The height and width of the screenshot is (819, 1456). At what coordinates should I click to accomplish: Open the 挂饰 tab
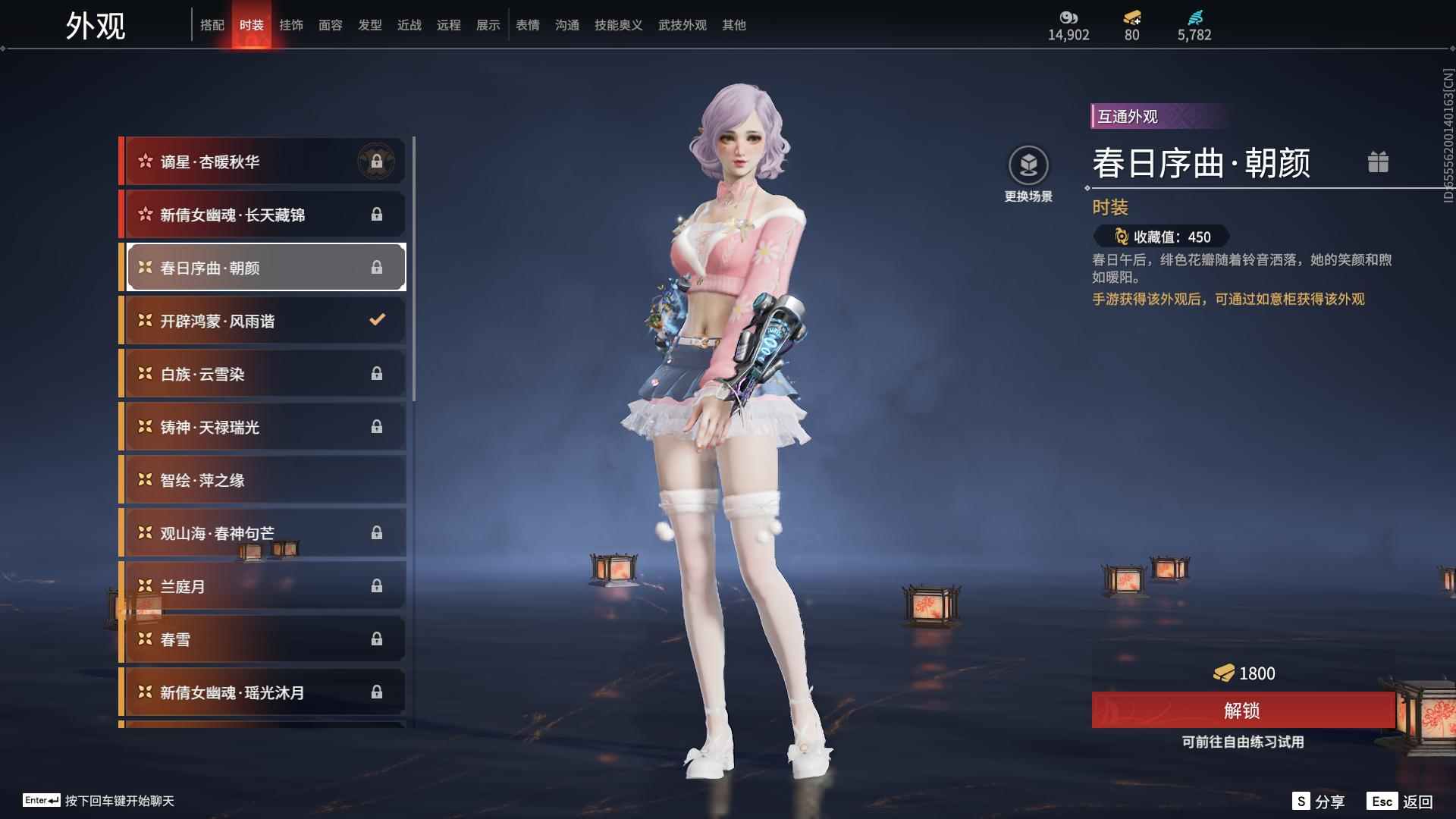click(x=290, y=25)
